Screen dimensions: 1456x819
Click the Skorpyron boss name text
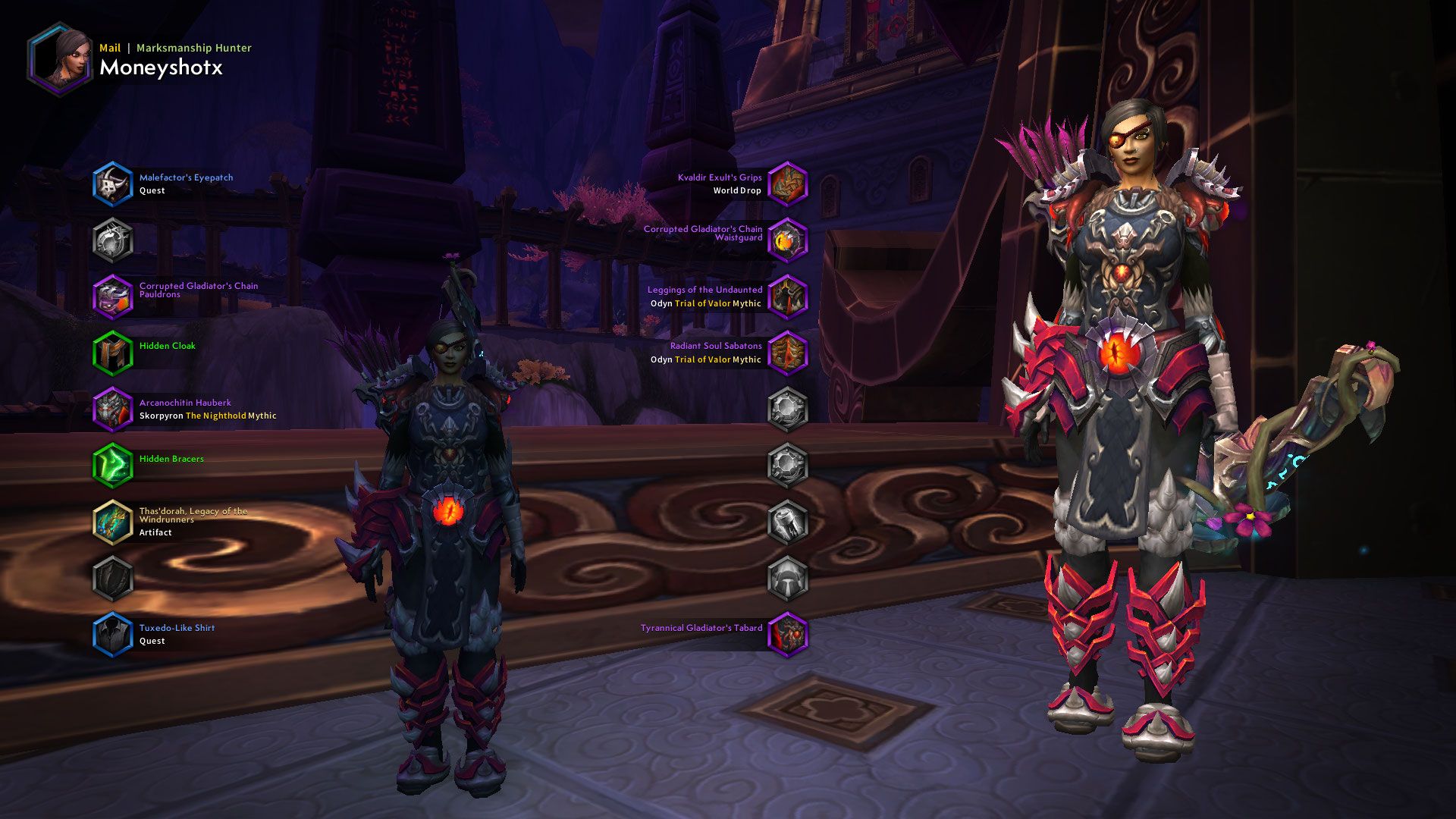coord(160,416)
